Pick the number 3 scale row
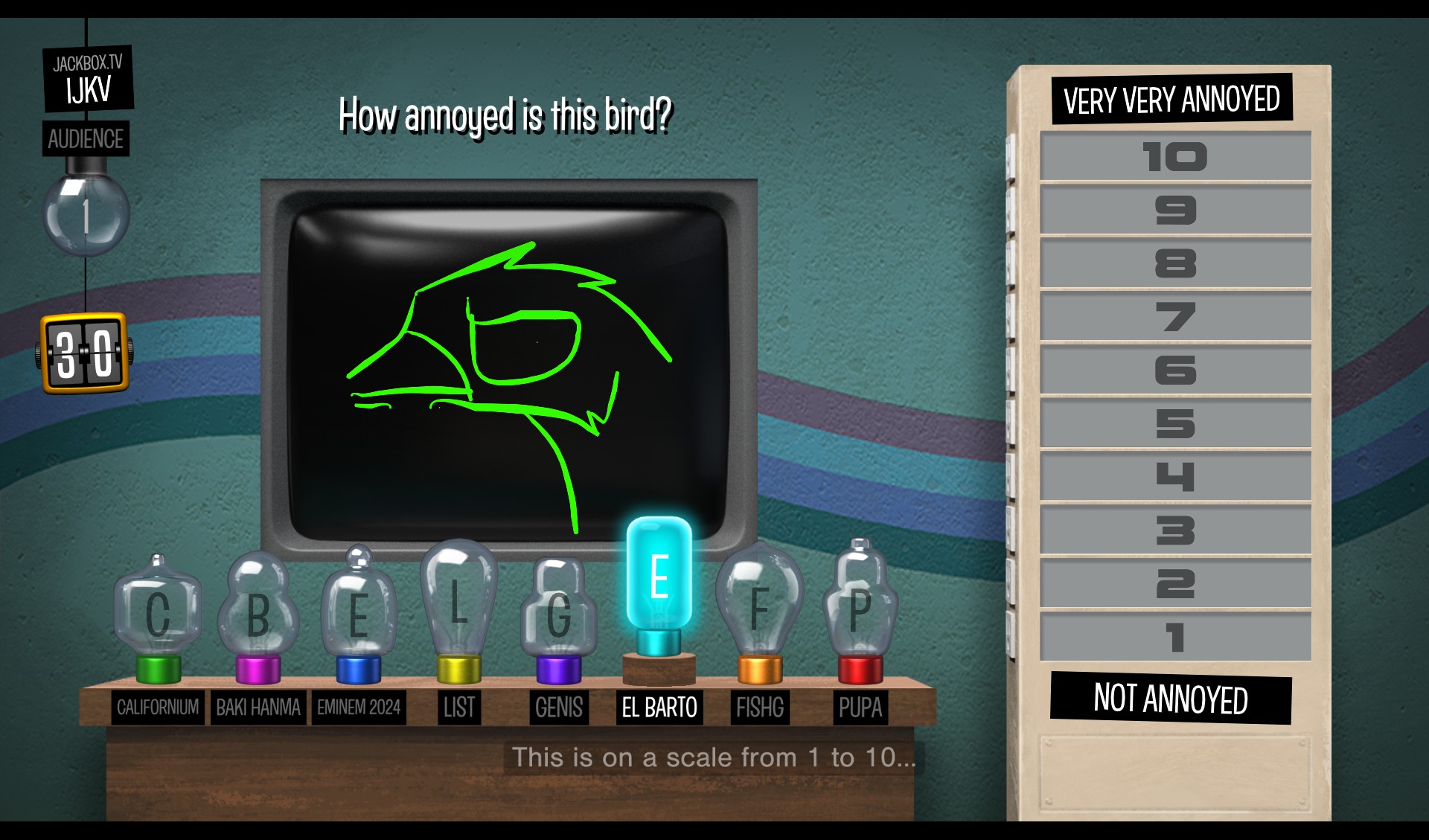 1174,530
